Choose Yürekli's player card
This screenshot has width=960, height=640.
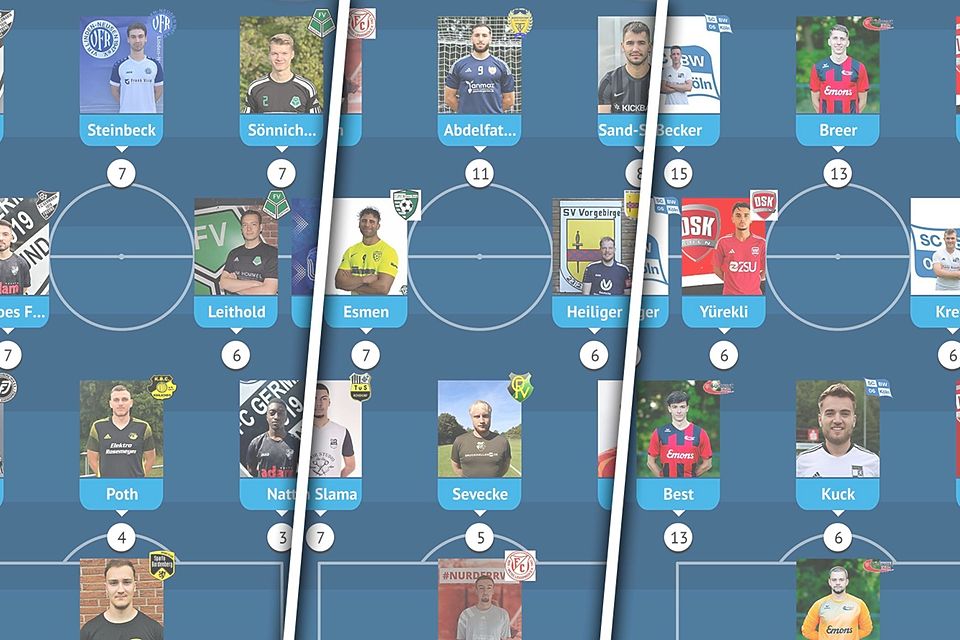724,249
